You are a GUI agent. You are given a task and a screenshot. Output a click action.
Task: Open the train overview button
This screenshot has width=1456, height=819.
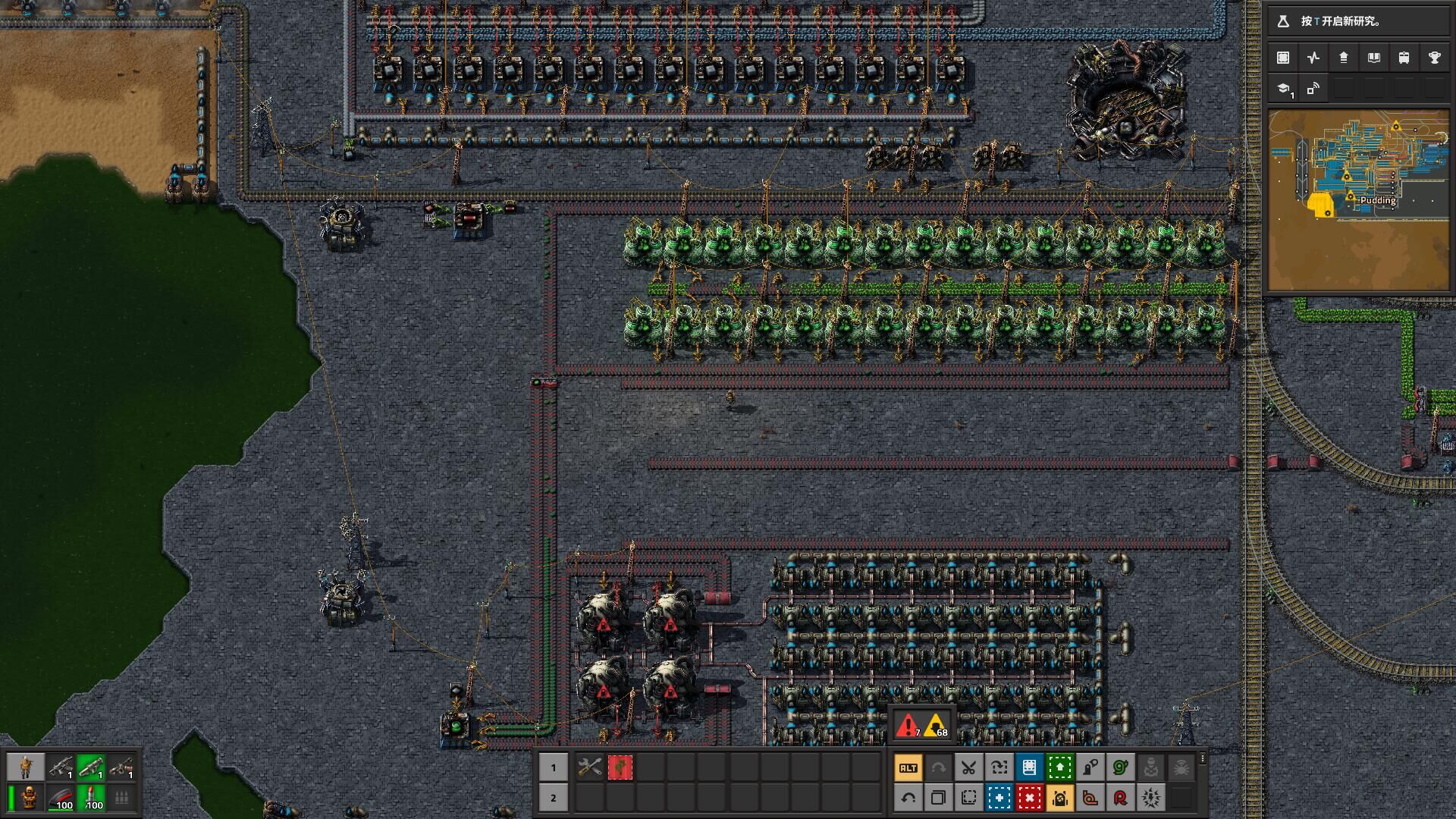tap(1404, 58)
